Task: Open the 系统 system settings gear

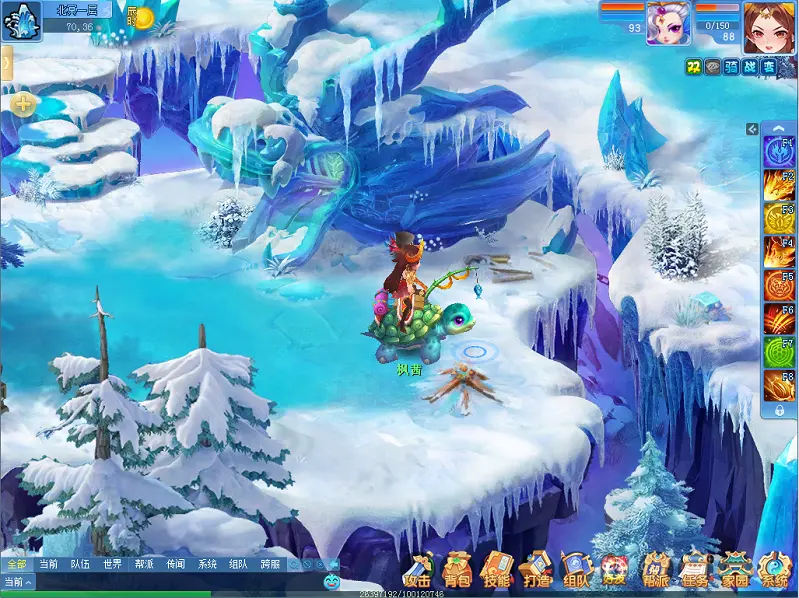Action: click(x=775, y=570)
